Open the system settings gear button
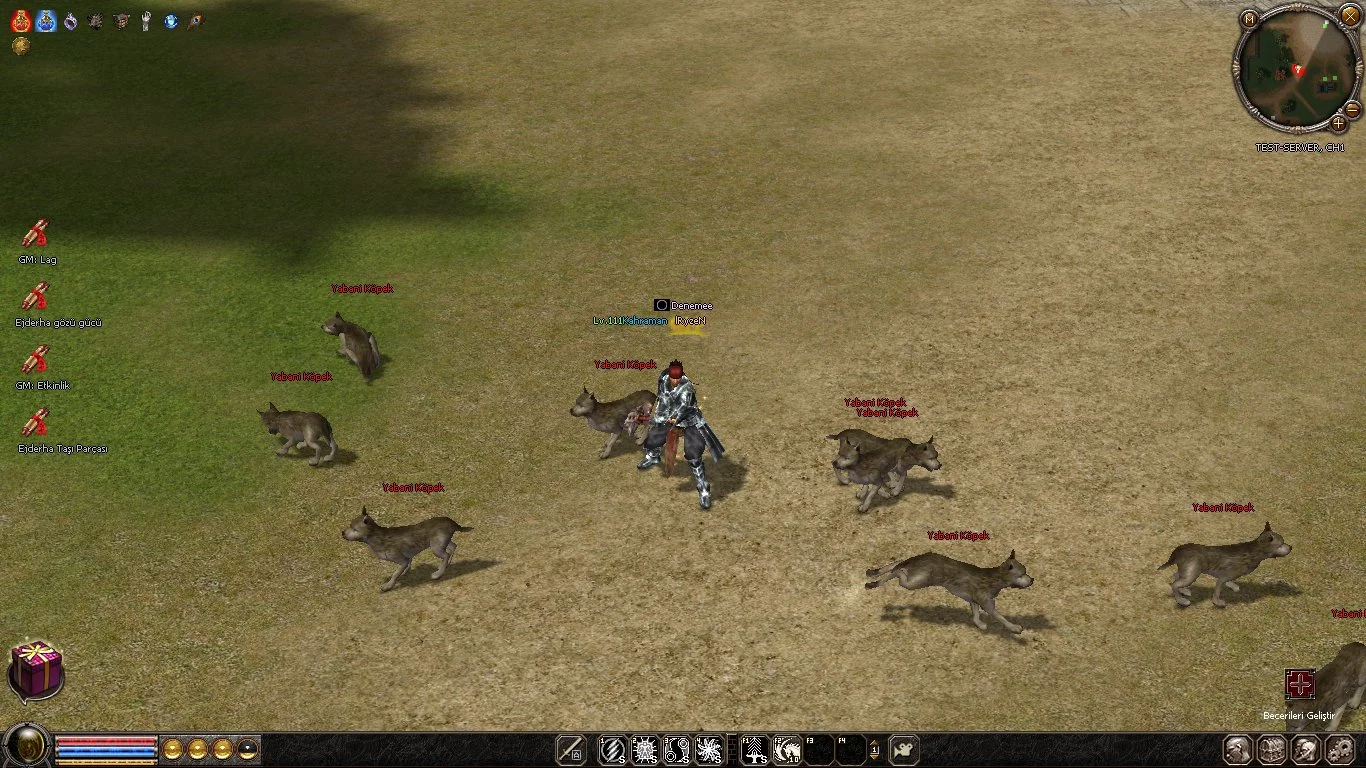Image resolution: width=1366 pixels, height=768 pixels. tap(1338, 749)
